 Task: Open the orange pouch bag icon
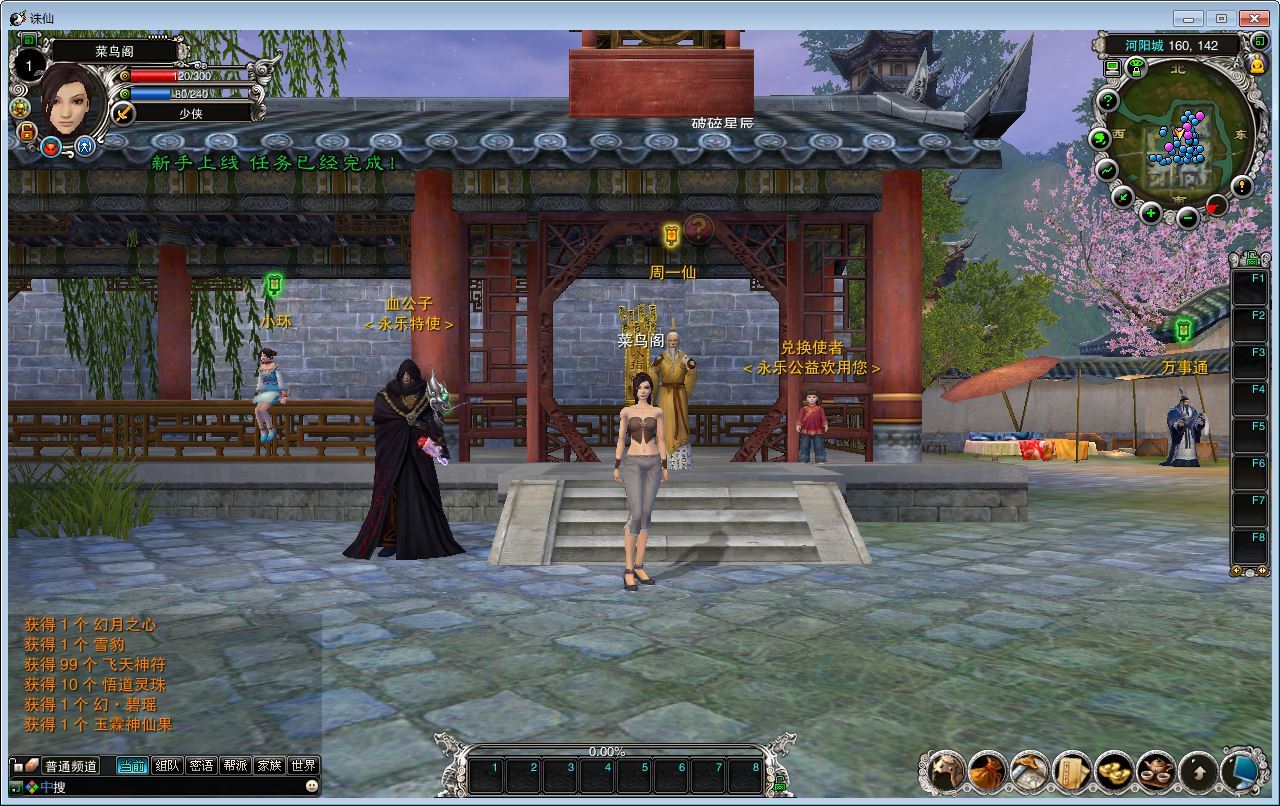tap(987, 771)
